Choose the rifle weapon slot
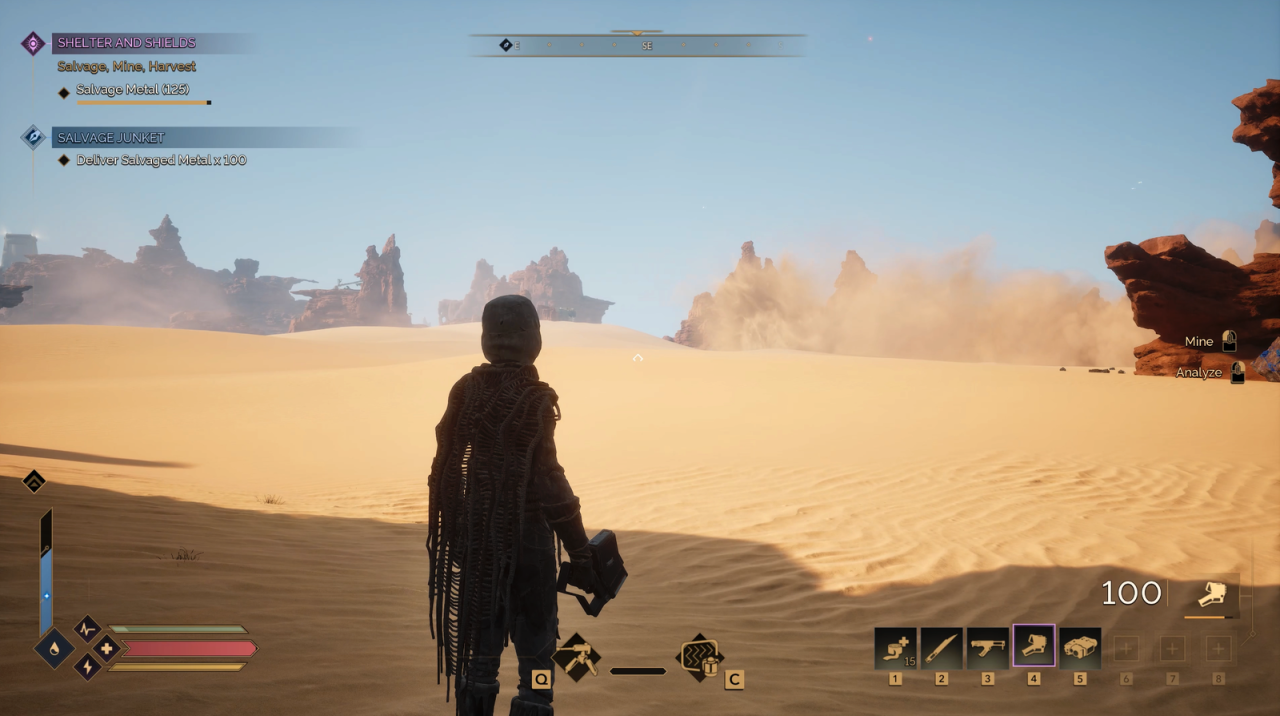 coord(987,648)
